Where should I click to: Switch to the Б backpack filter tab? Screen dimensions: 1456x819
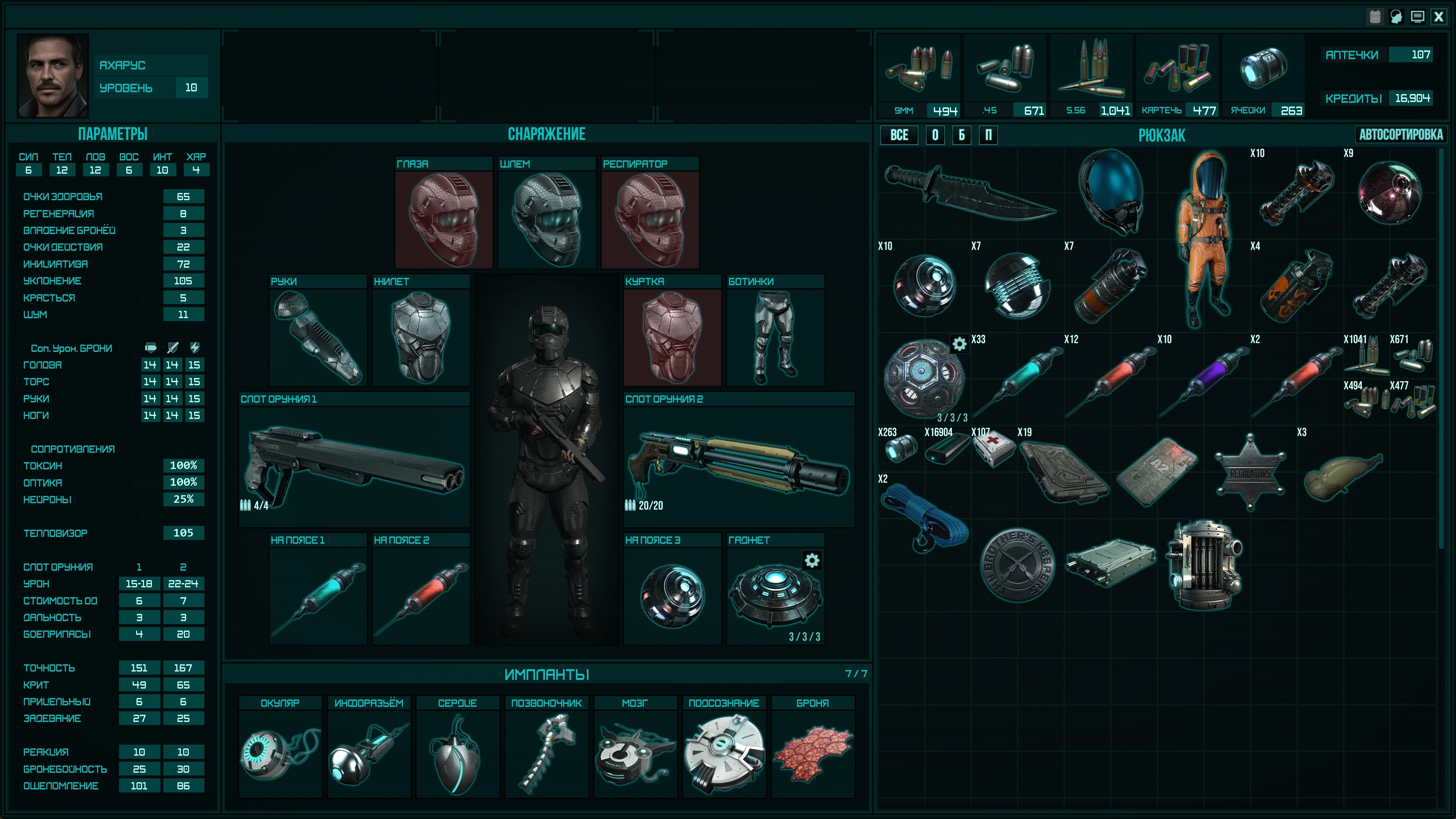tap(962, 135)
